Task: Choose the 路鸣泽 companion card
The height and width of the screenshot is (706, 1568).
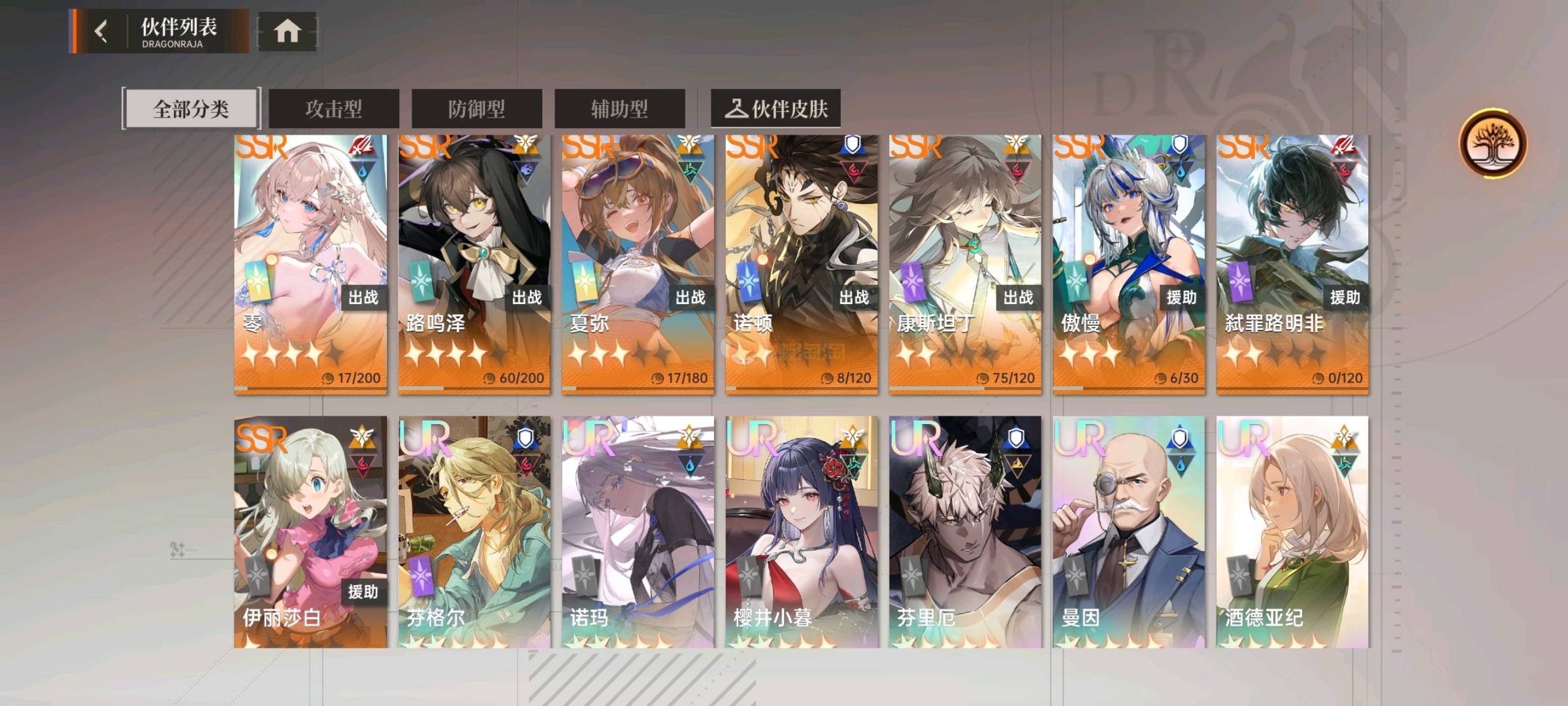Action: click(x=474, y=264)
